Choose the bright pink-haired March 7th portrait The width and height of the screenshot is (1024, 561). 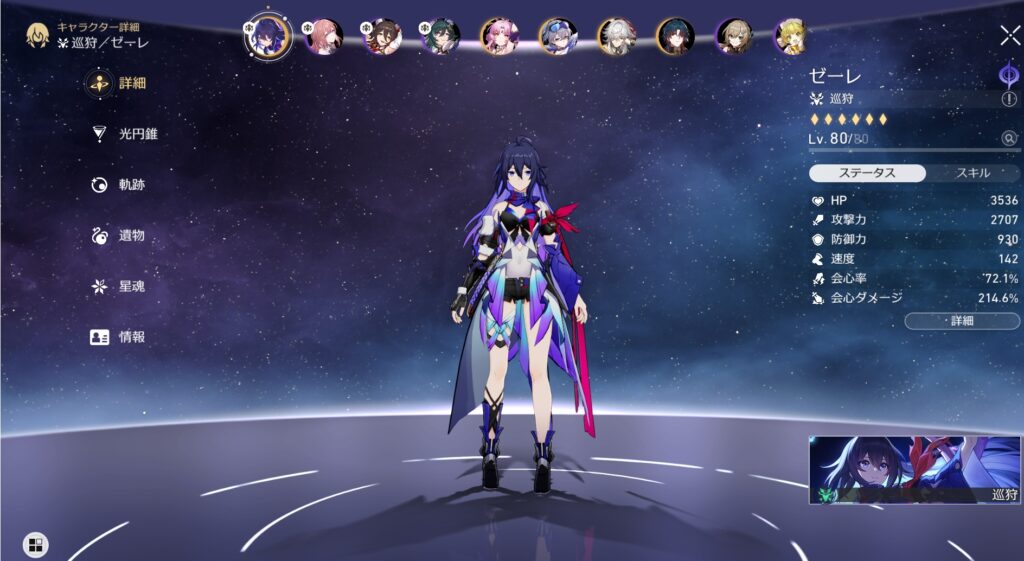[499, 37]
